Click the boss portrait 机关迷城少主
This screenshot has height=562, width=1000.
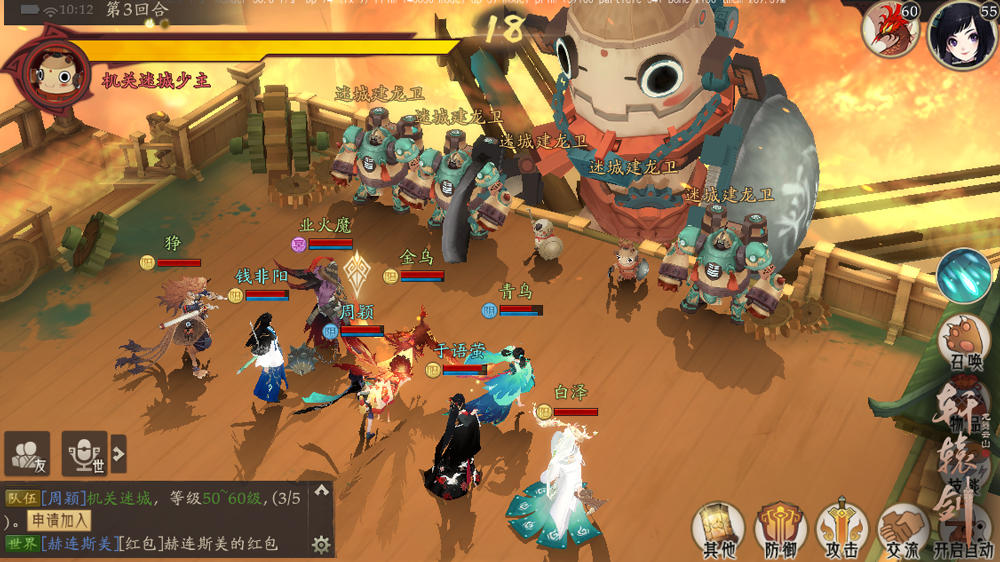45,75
